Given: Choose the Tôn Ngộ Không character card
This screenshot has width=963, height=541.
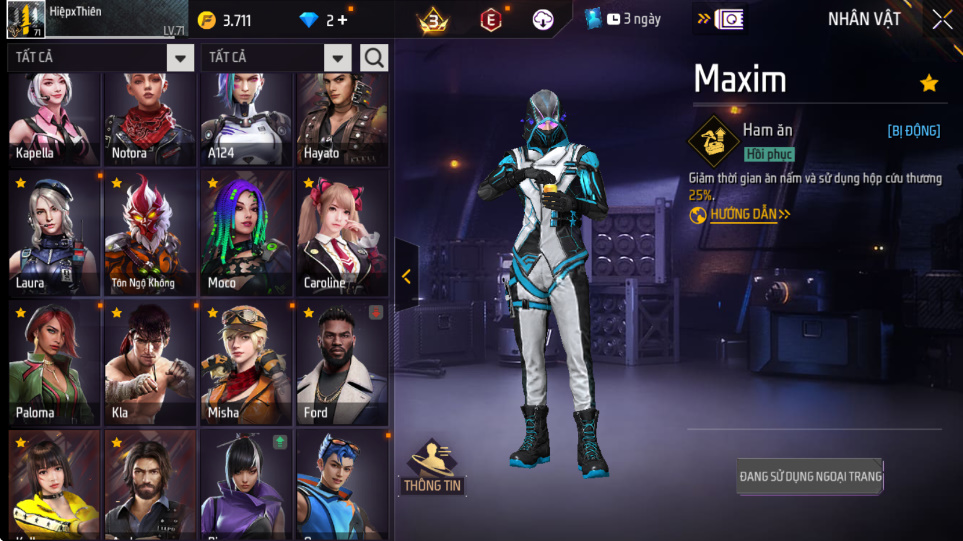Looking at the screenshot, I should (150, 233).
